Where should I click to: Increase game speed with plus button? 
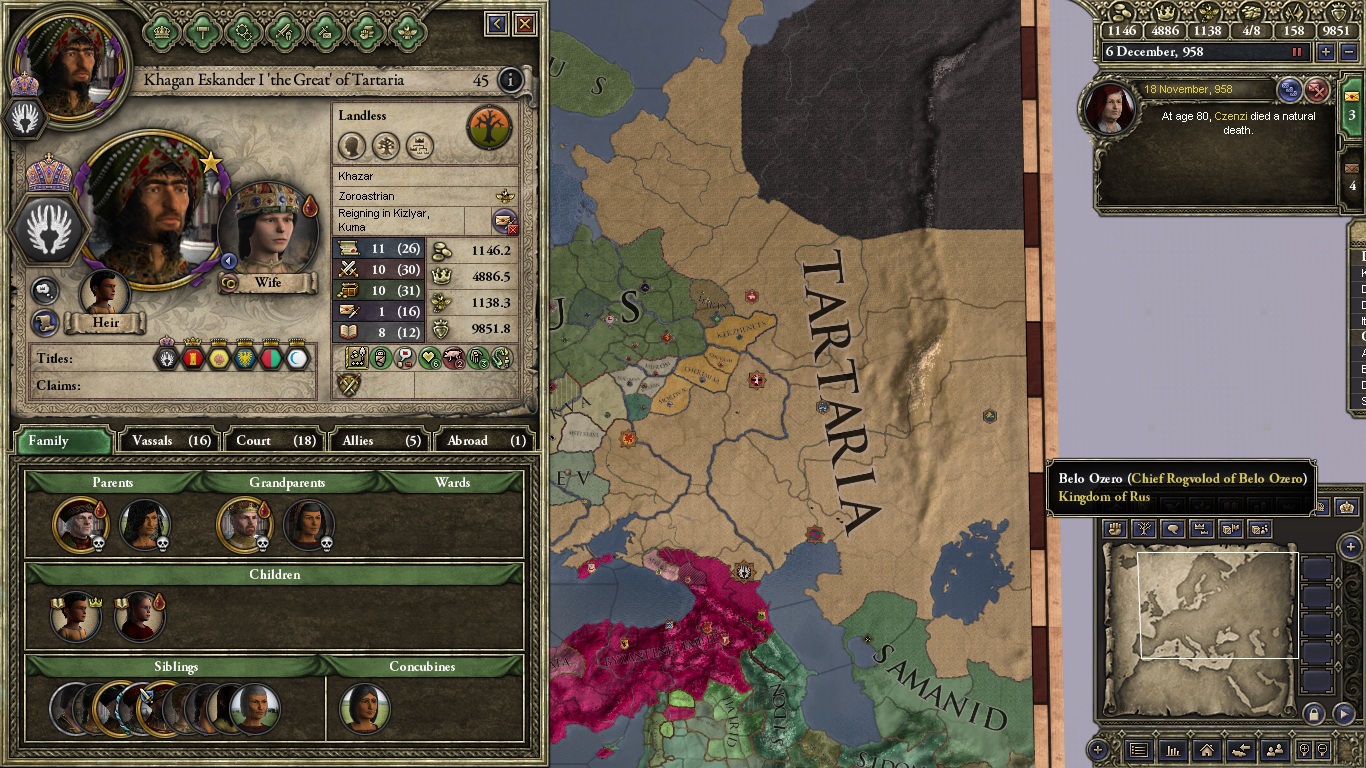[1326, 52]
